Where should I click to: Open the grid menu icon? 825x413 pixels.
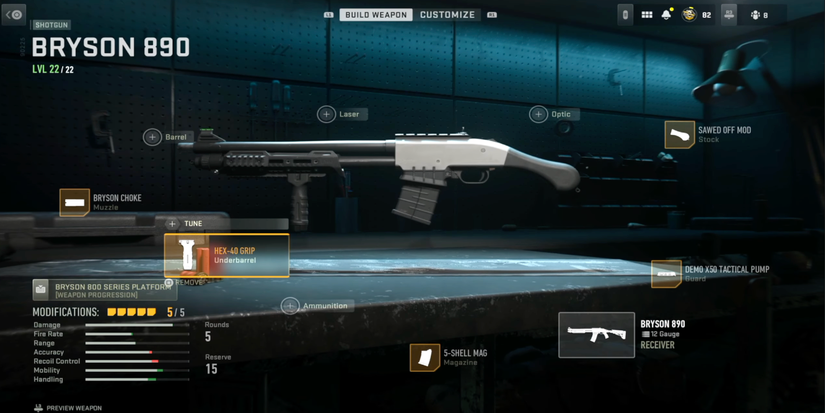click(x=646, y=15)
